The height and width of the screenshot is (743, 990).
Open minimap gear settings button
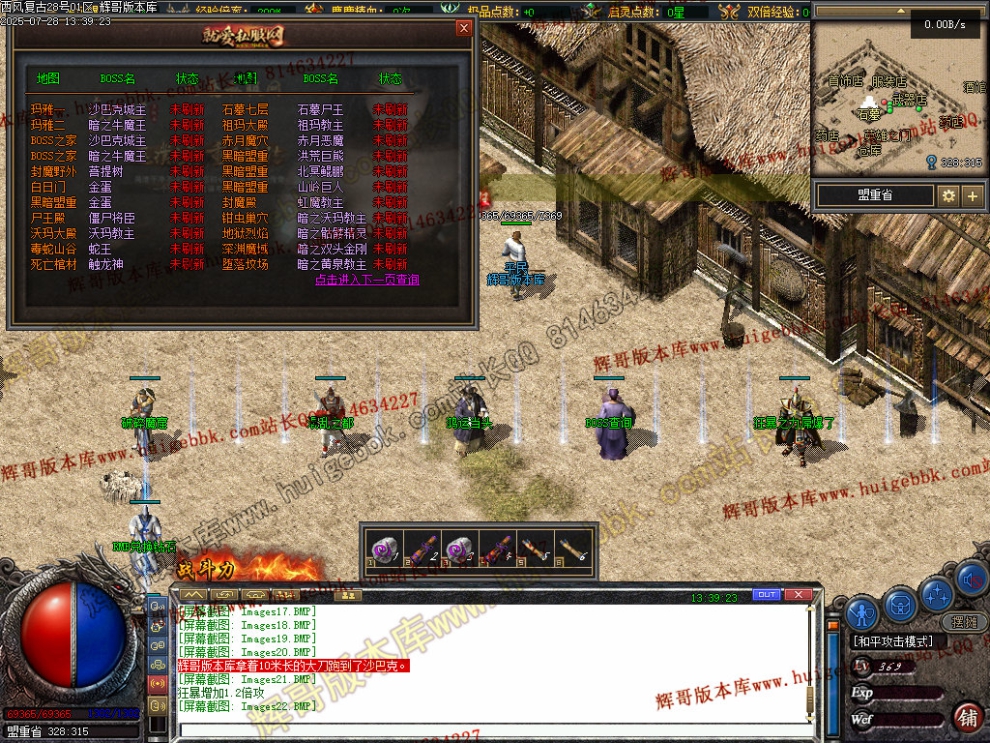pos(948,196)
